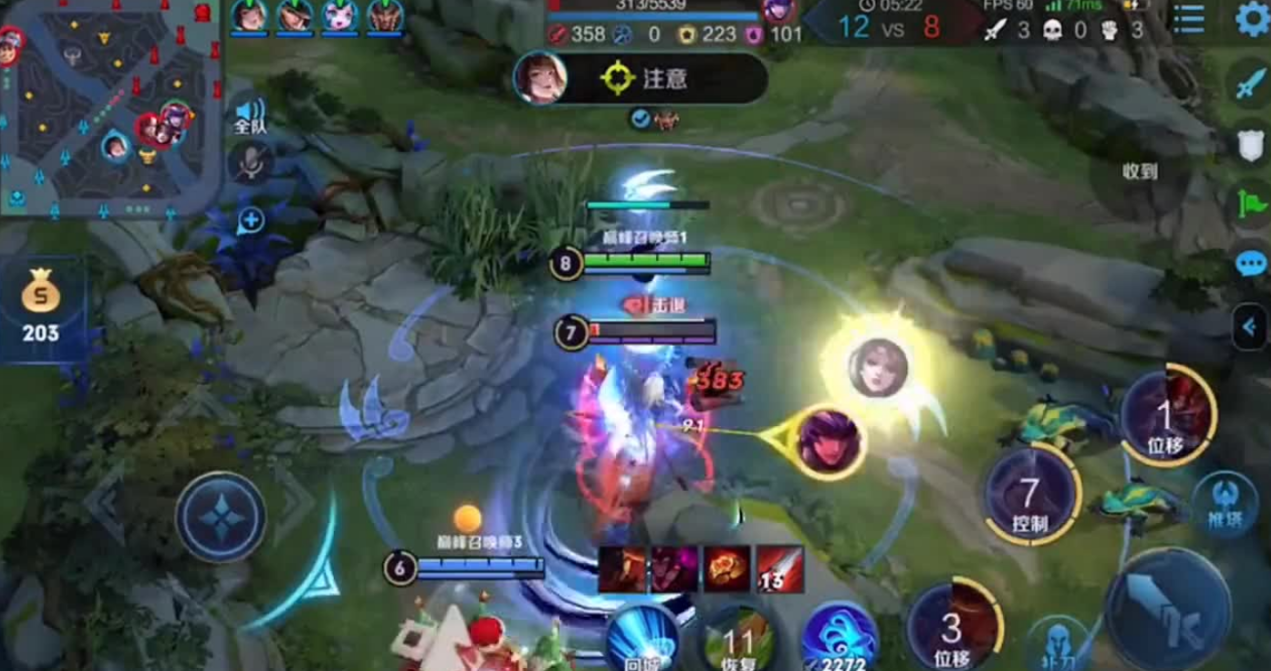Click the shield defend signal icon

tap(1250, 145)
